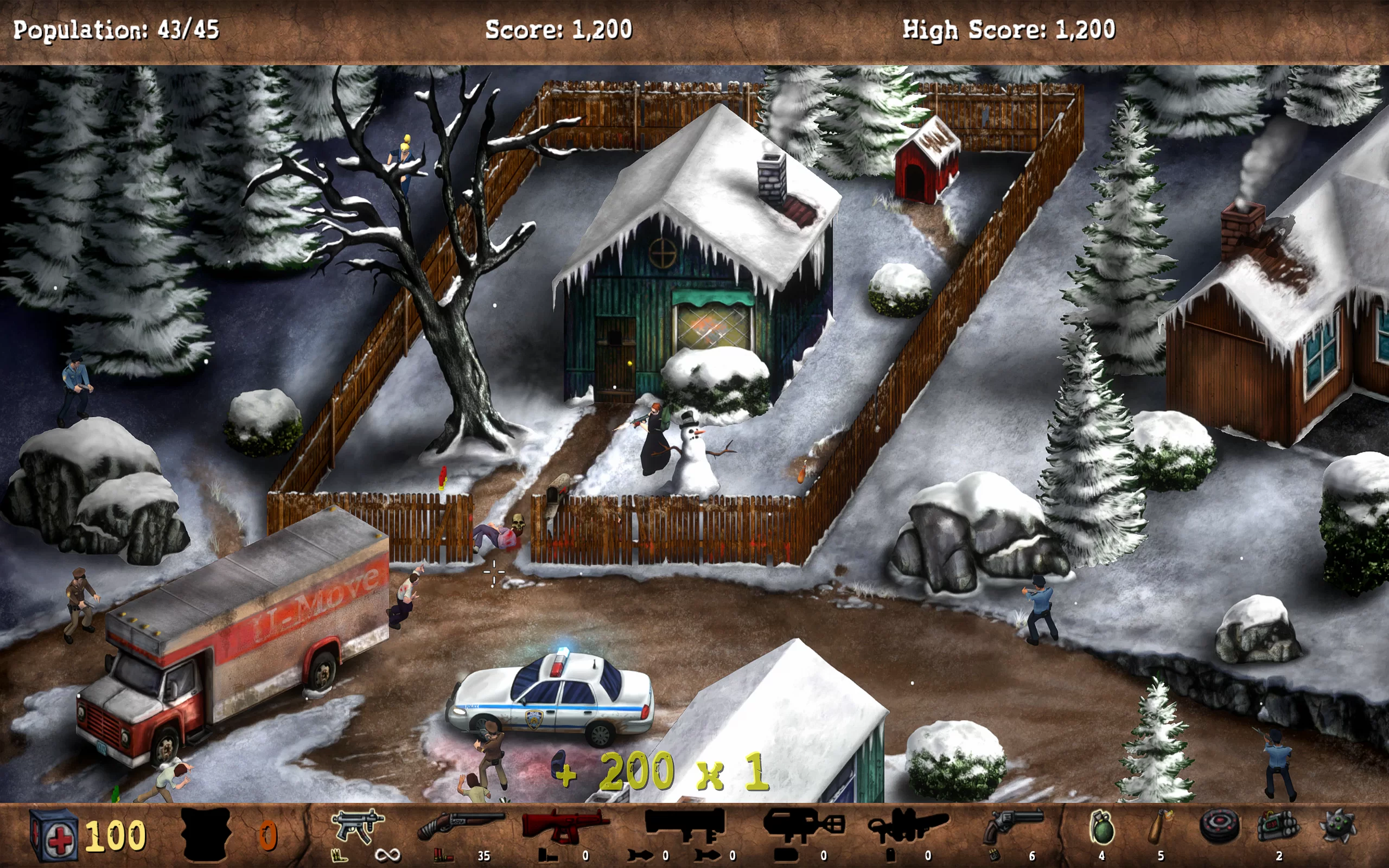Image resolution: width=1389 pixels, height=868 pixels.
Task: Choose the molotov cocktail icon
Action: [x=1161, y=827]
